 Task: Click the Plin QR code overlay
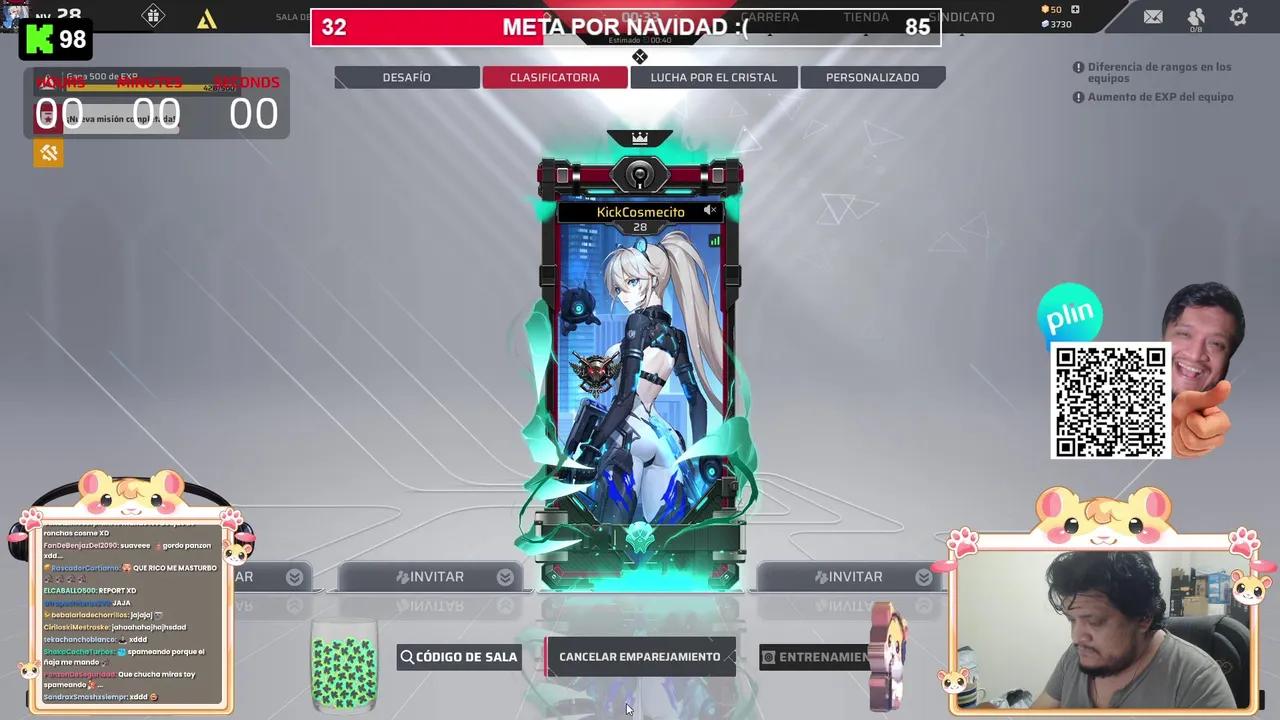click(x=1110, y=398)
